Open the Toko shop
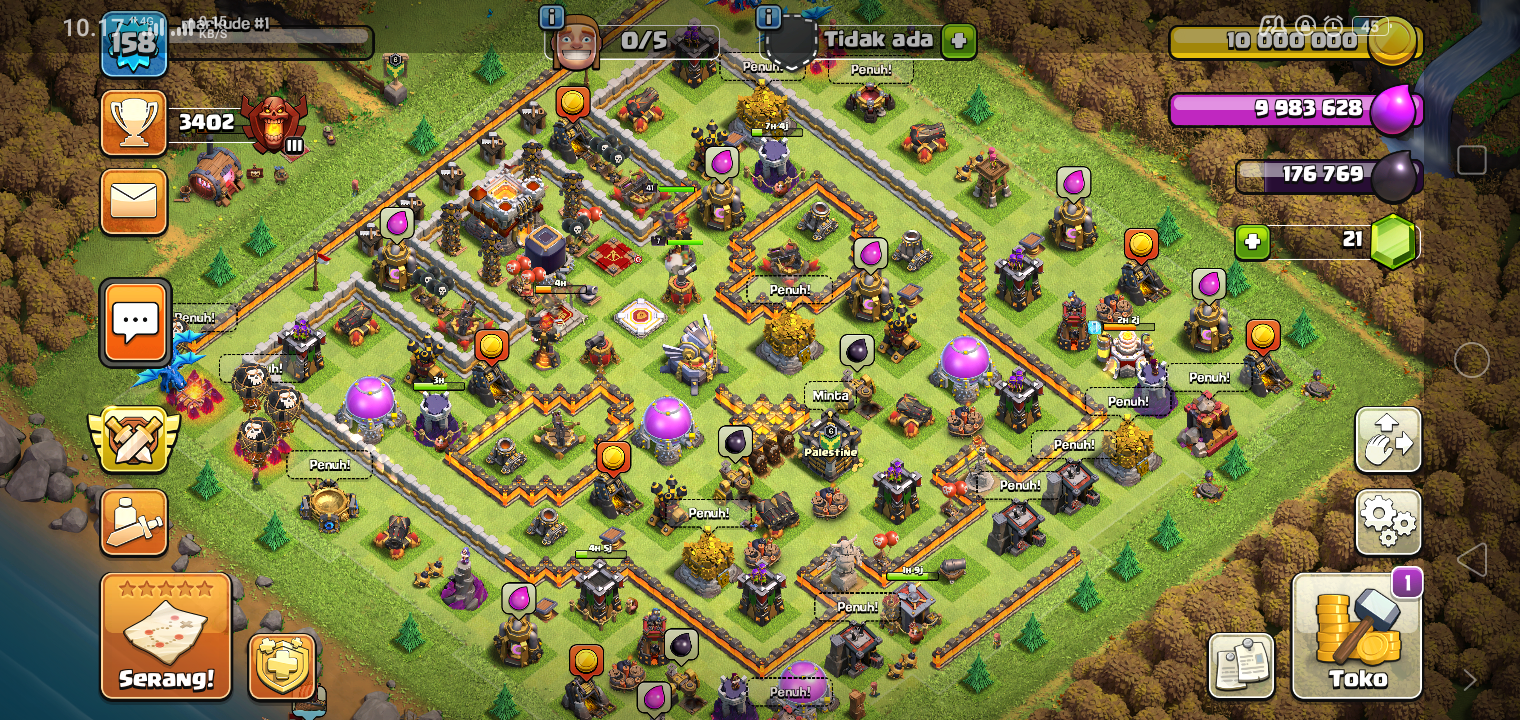This screenshot has height=720, width=1520. [x=1357, y=636]
